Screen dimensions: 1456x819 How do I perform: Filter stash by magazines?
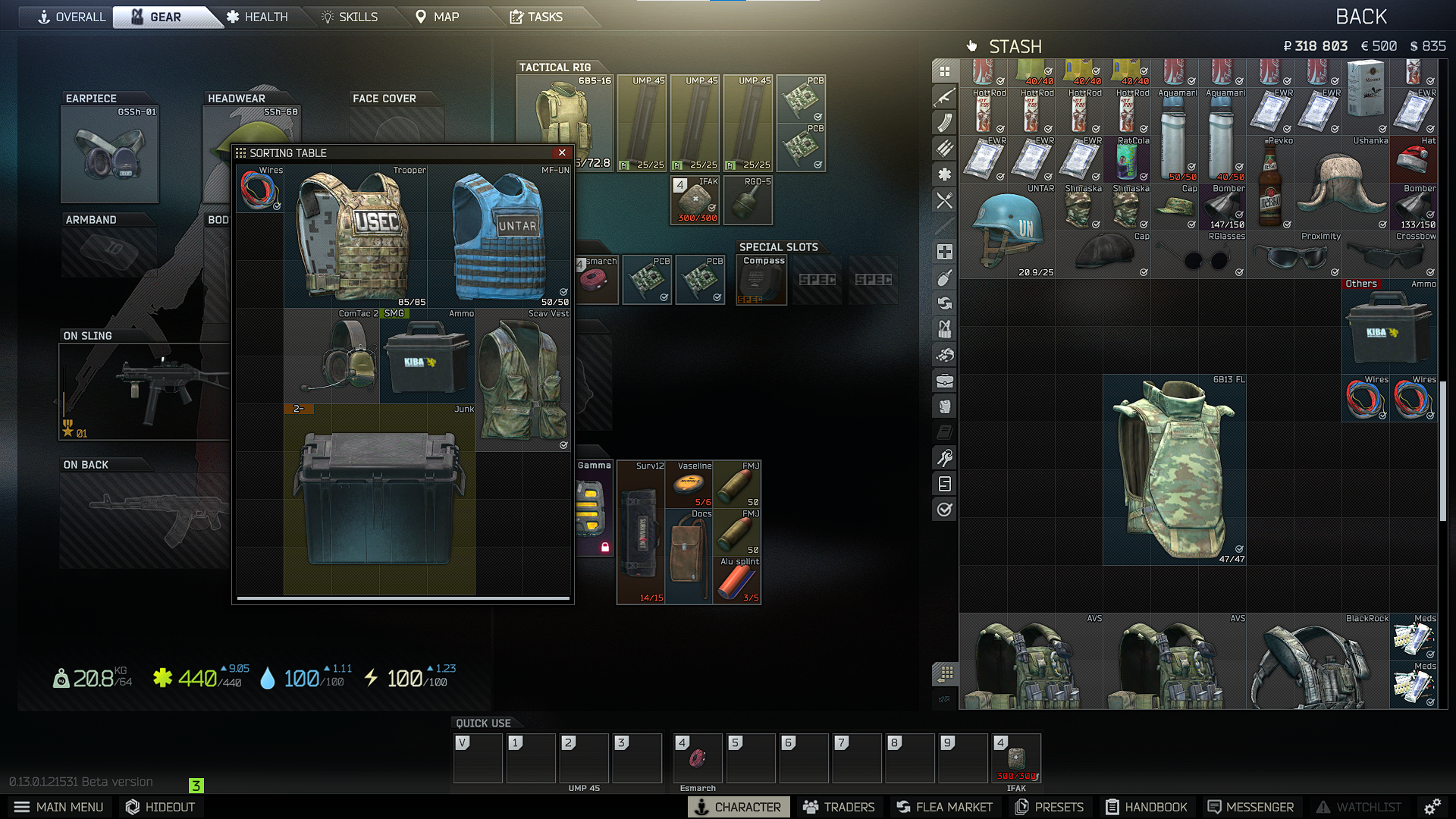(x=944, y=122)
